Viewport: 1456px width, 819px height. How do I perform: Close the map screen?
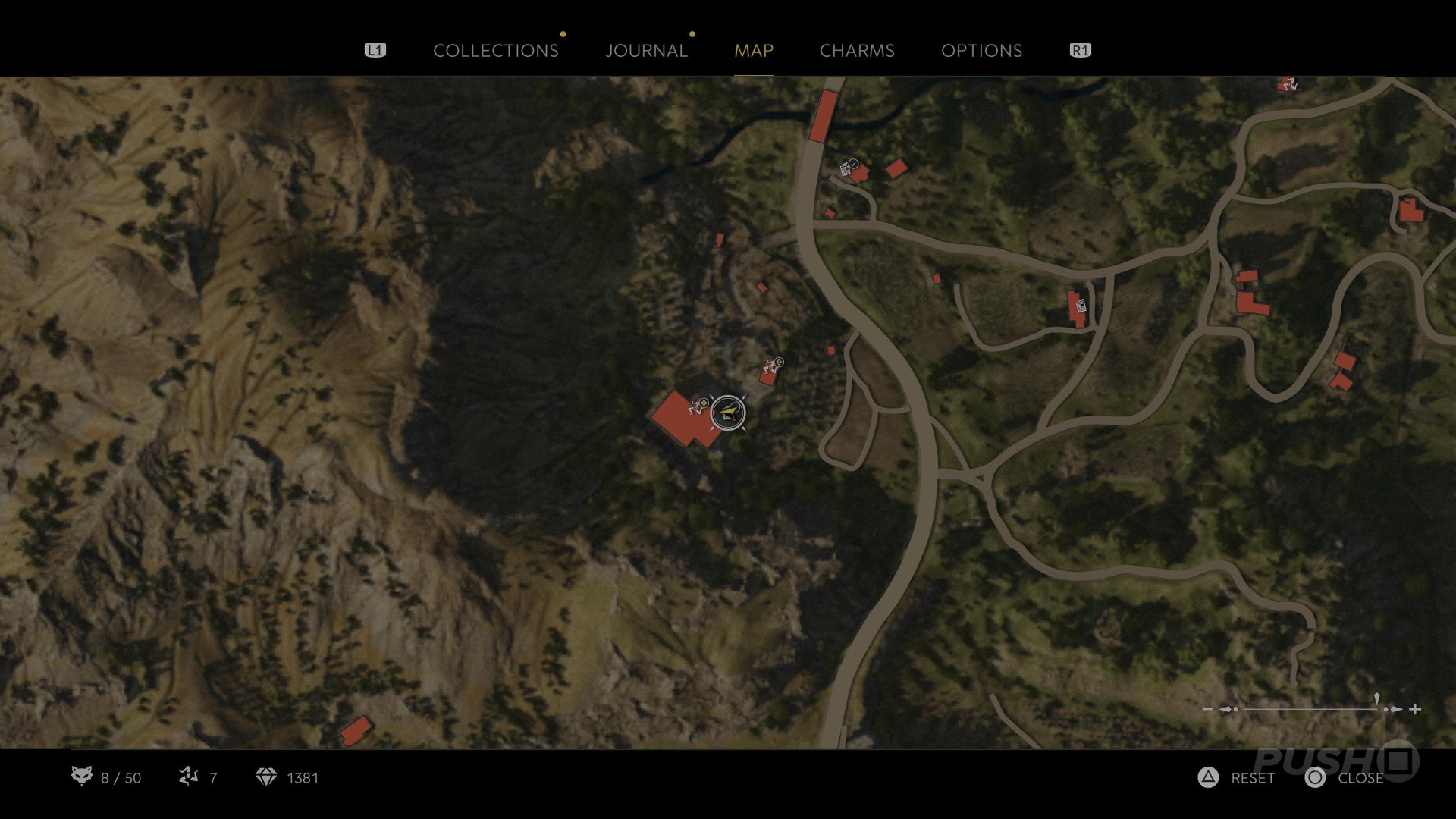1345,778
